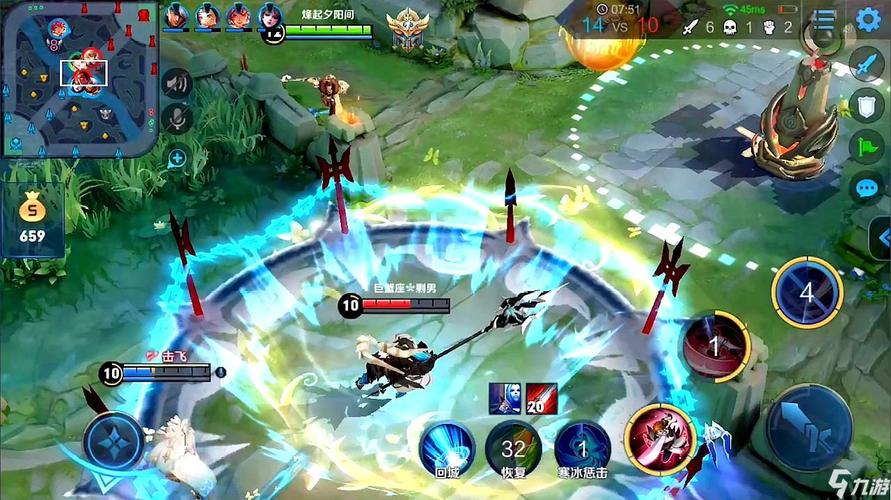Toggle the speaker sound button

177,83
